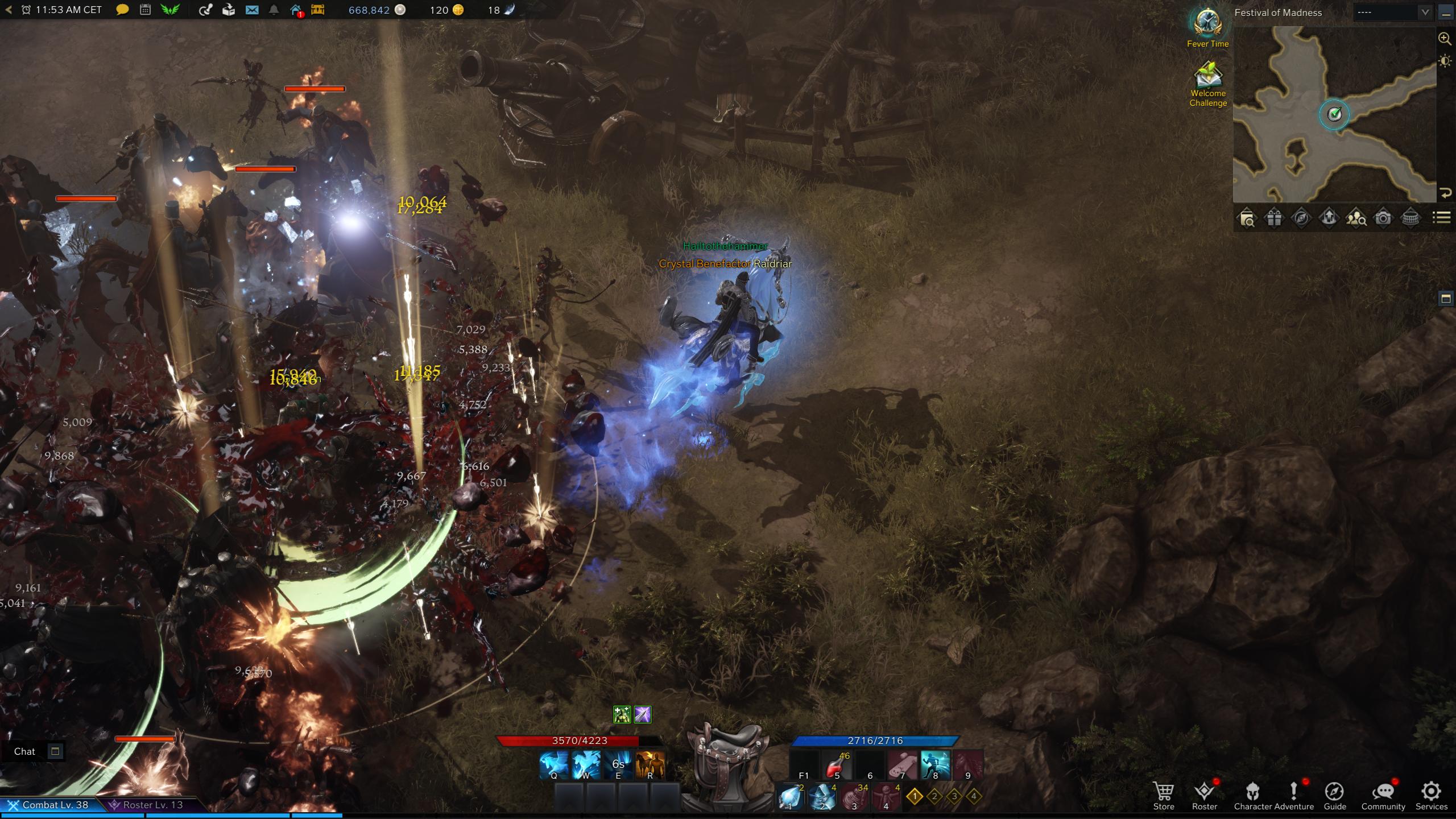Open the Character menu
This screenshot has width=1456, height=819.
[x=1252, y=795]
